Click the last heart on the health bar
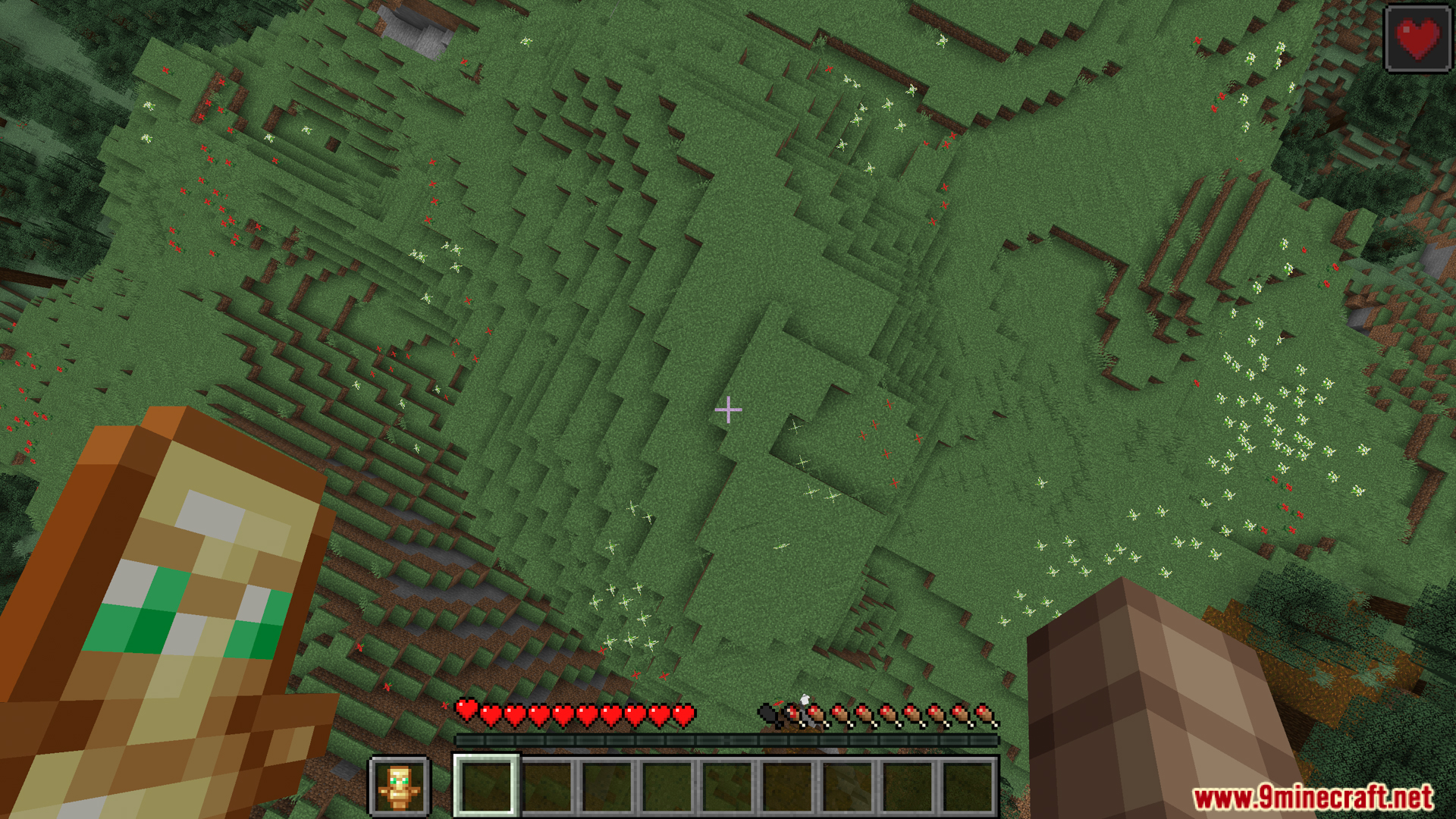Image resolution: width=1456 pixels, height=819 pixels. [x=685, y=714]
